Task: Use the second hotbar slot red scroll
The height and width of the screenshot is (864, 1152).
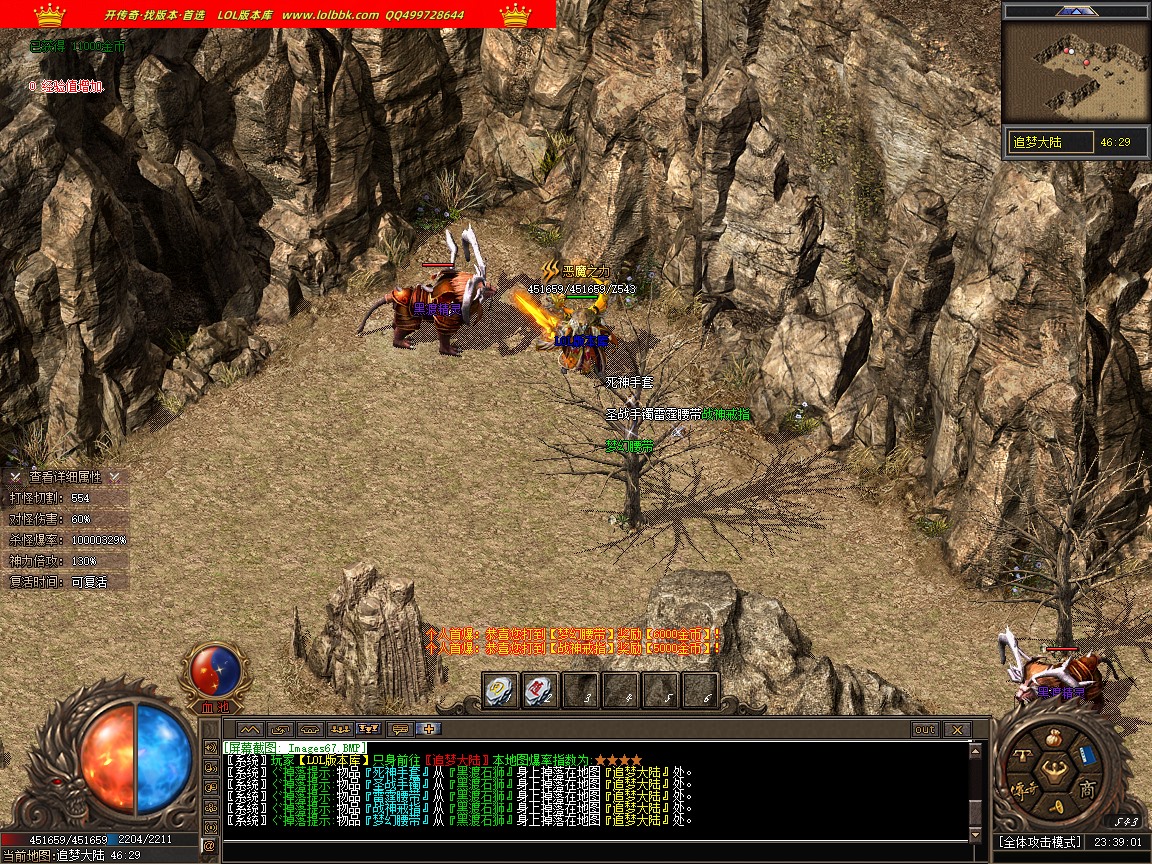Action: click(x=540, y=690)
